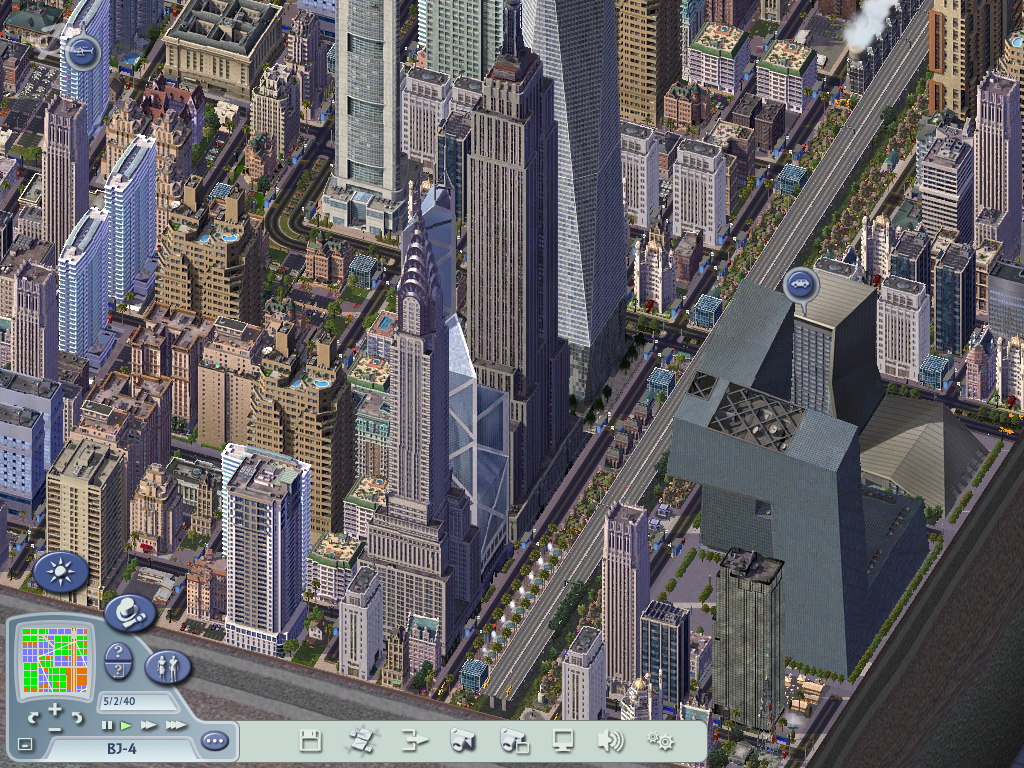Activate the upper question mark query tool

tap(118, 654)
